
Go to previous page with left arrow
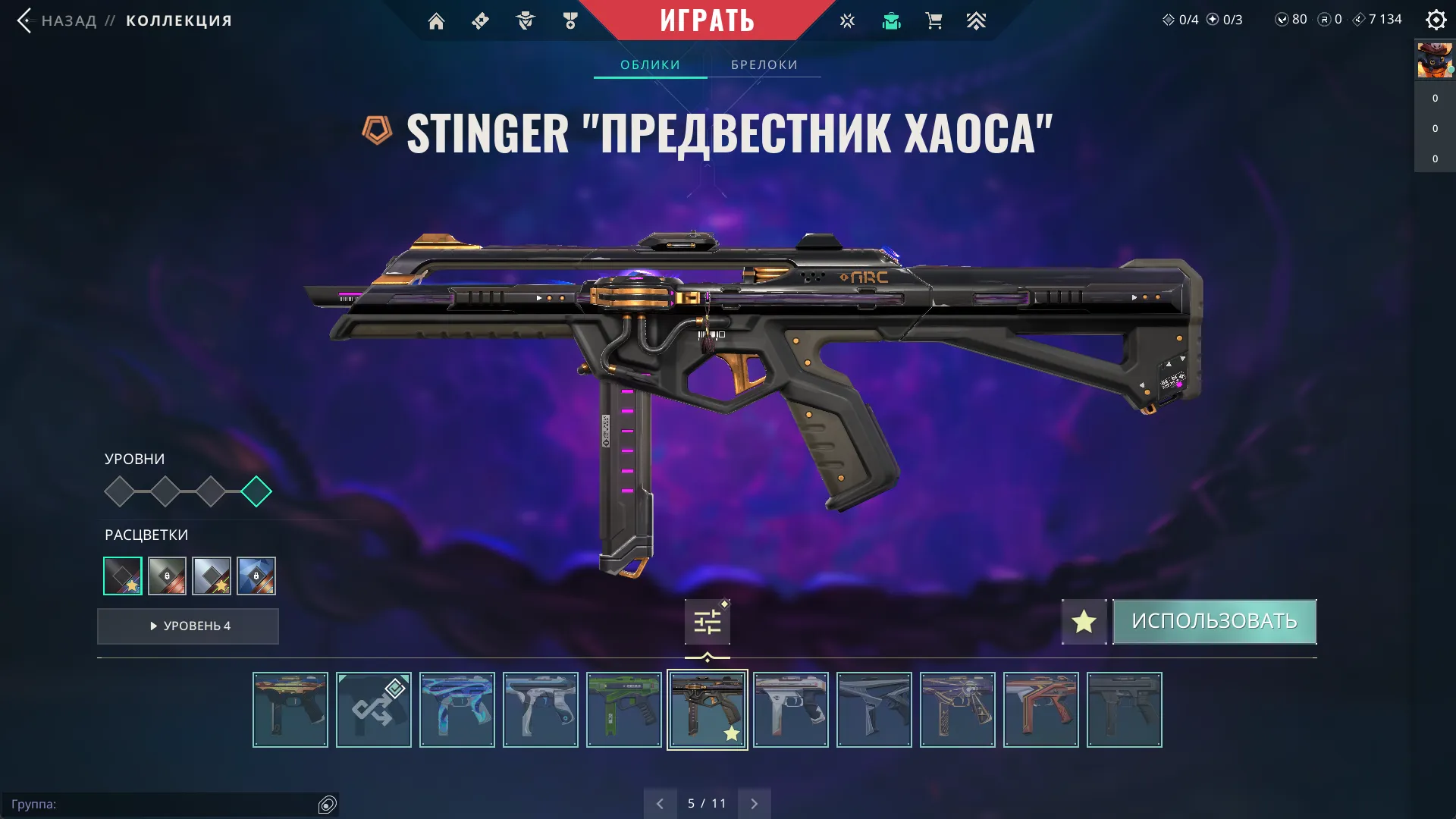(x=661, y=802)
